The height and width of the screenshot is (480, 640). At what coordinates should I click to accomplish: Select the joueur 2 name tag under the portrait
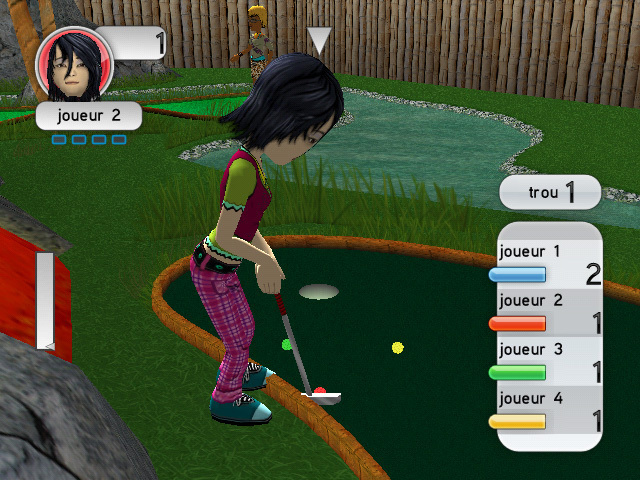88,115
